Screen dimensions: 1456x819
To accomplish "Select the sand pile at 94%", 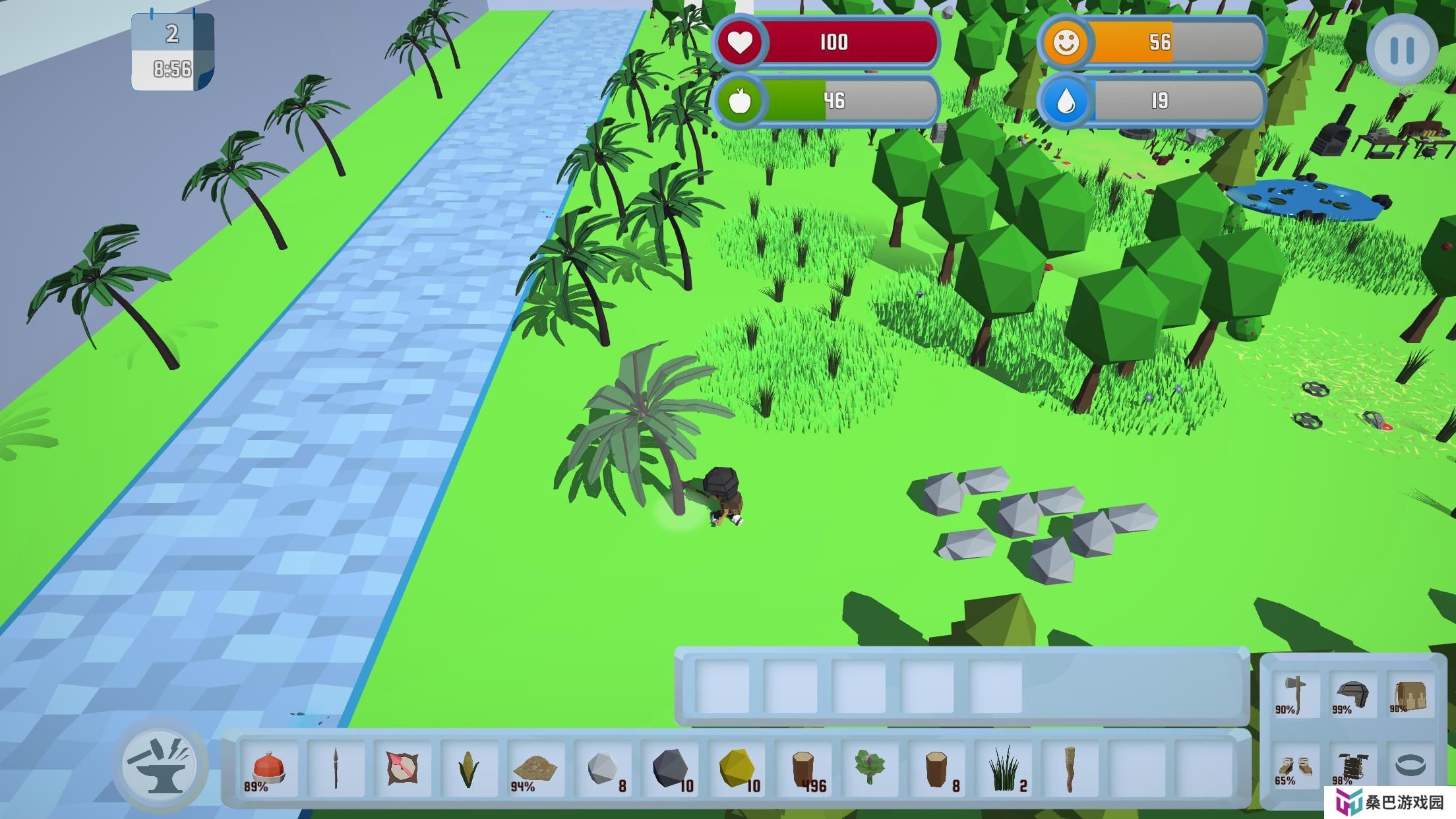I will (535, 768).
